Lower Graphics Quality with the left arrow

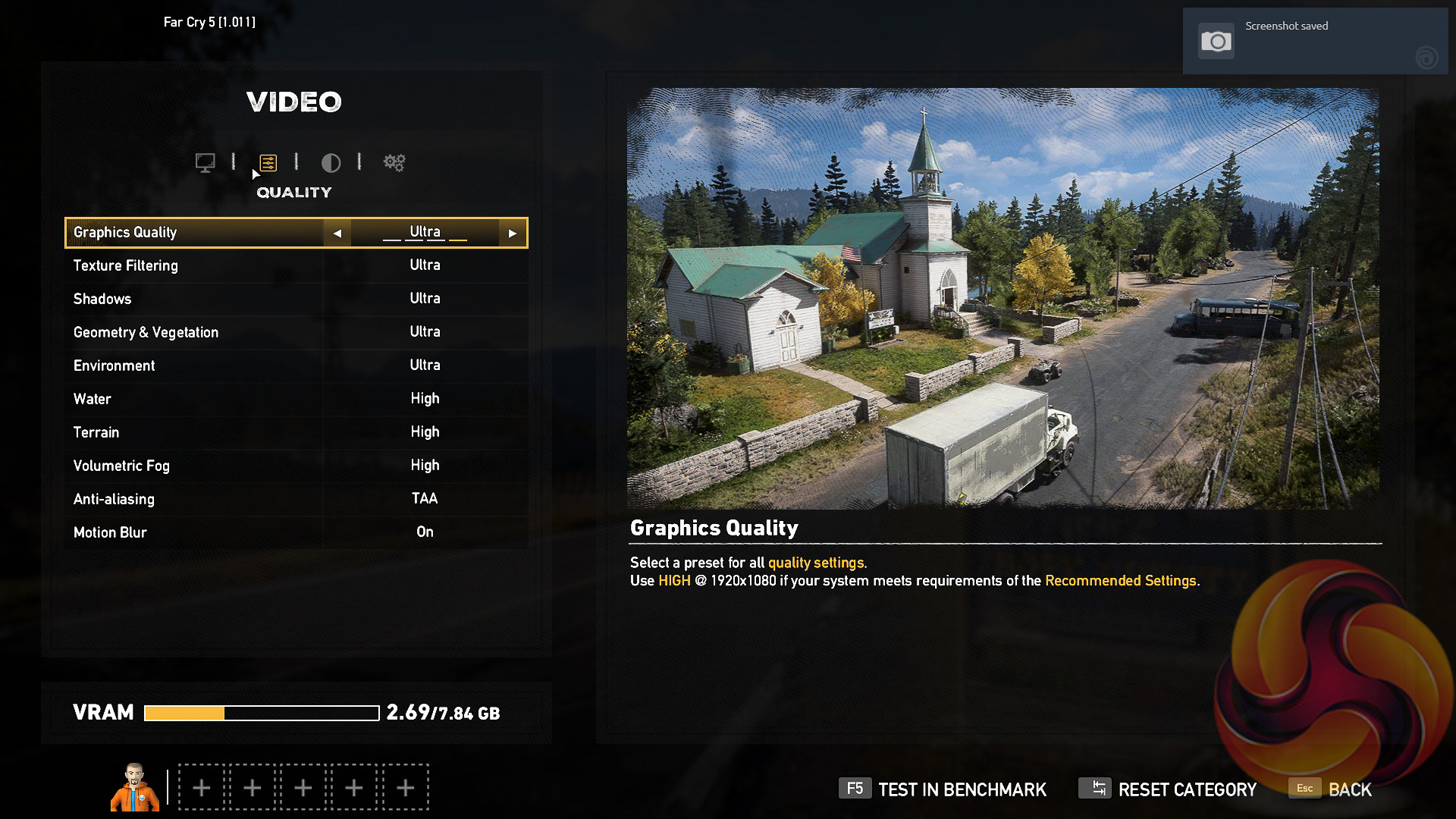[337, 234]
